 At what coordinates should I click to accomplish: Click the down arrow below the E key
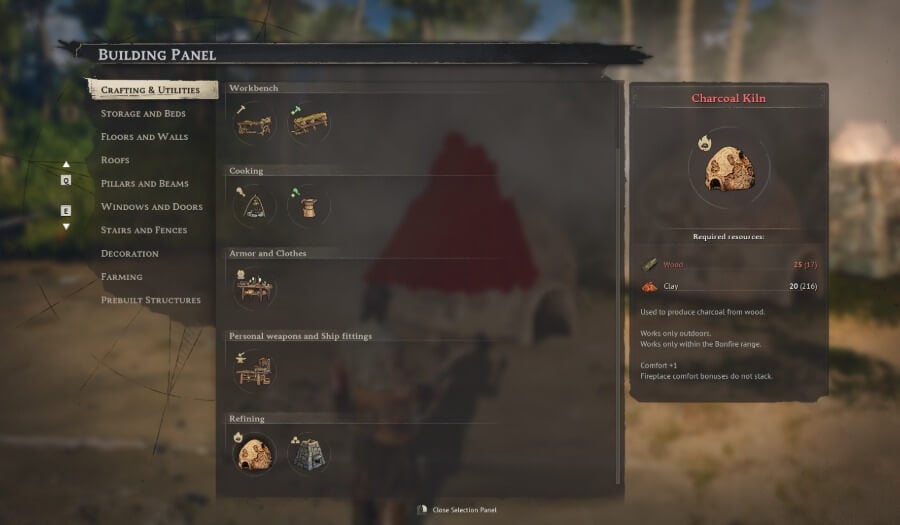(66, 227)
